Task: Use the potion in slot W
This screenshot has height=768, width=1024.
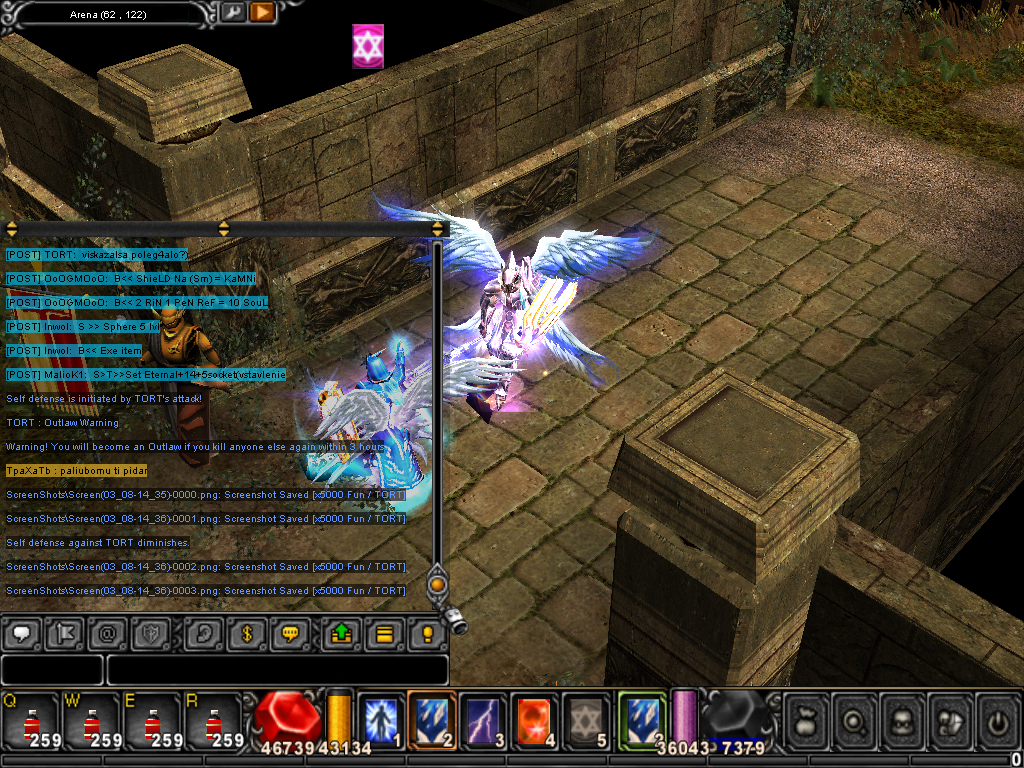Action: click(x=92, y=720)
